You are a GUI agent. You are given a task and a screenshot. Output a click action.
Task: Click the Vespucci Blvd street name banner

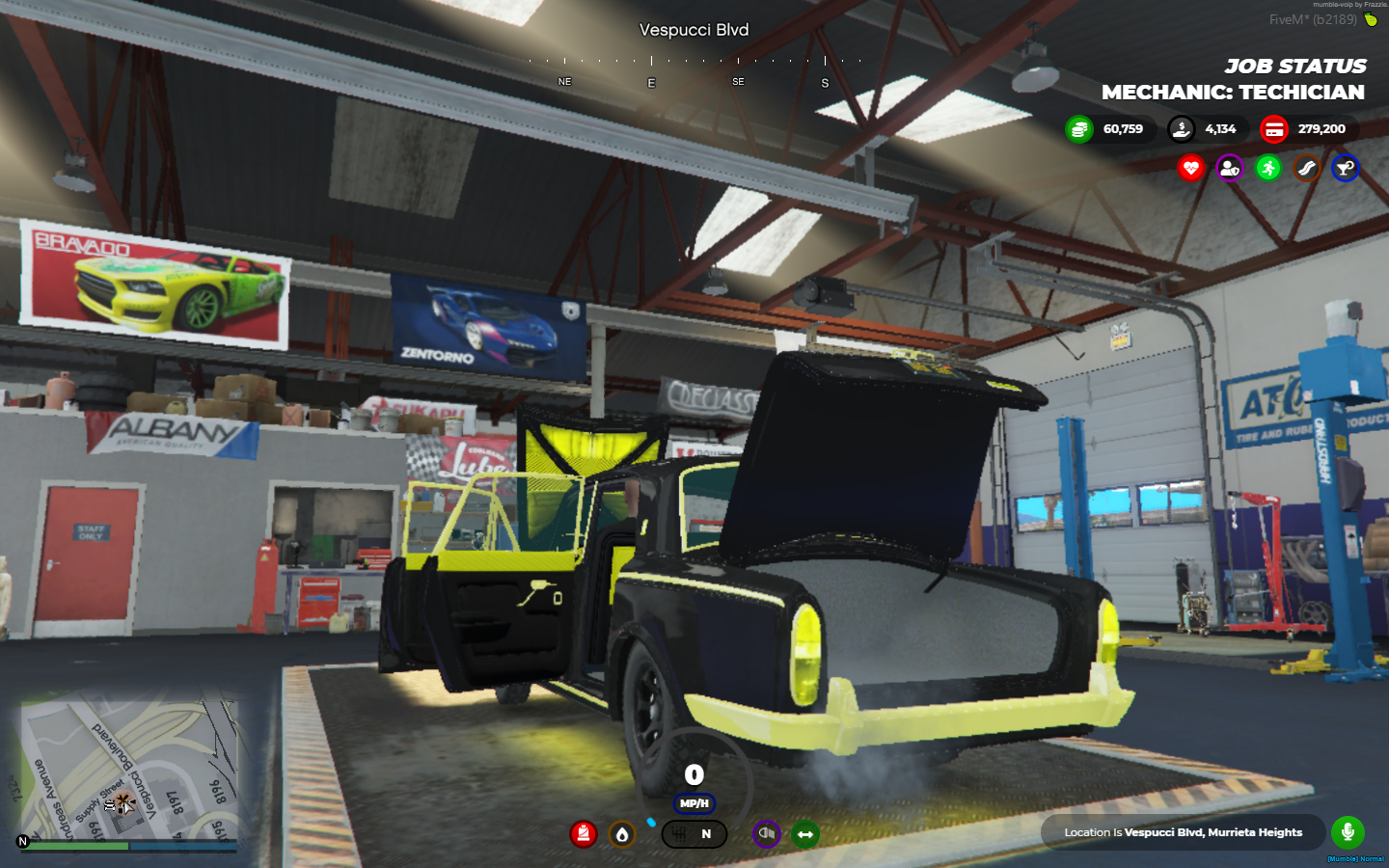coord(694,30)
